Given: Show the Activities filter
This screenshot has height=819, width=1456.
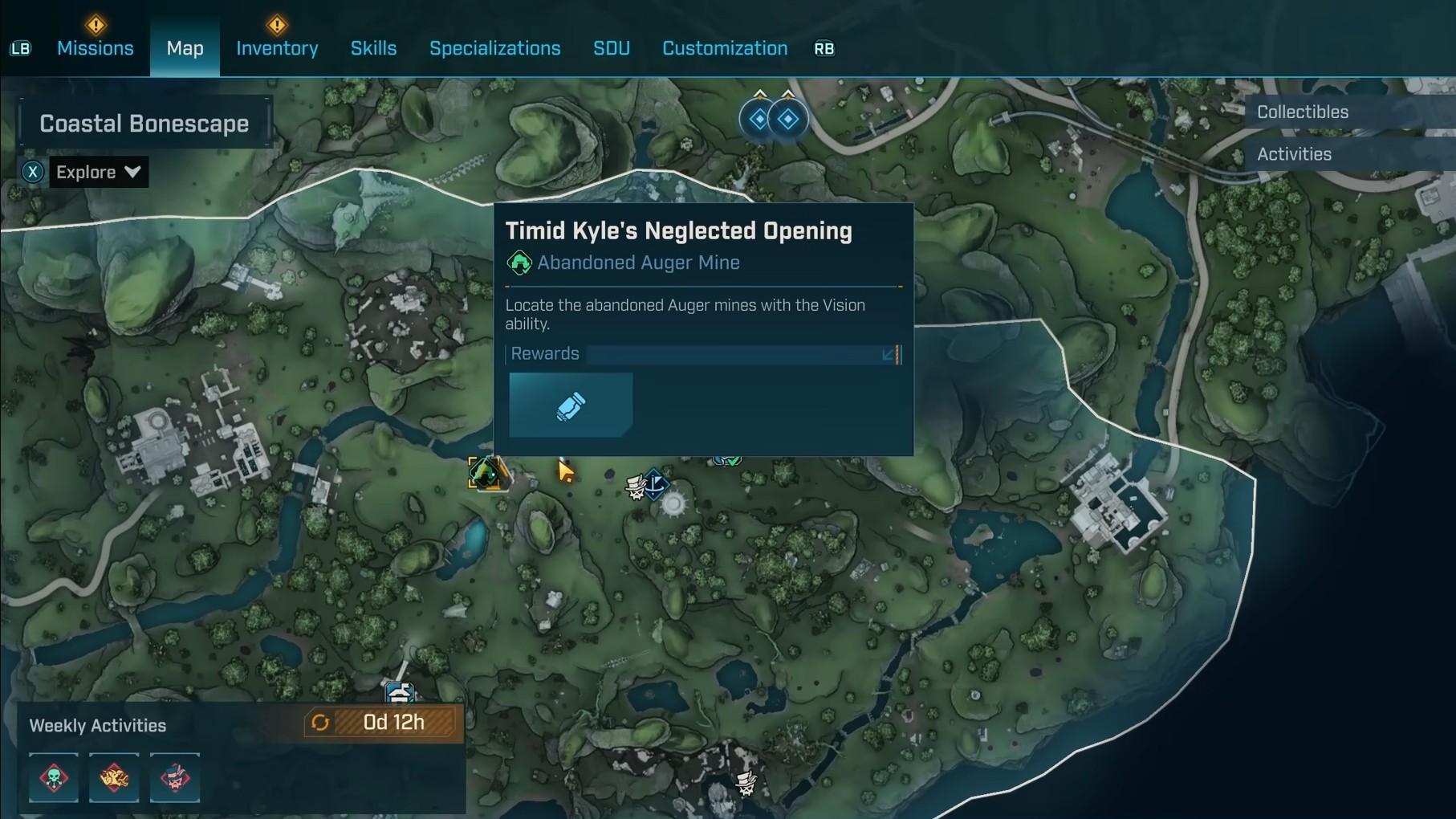Looking at the screenshot, I should tap(1294, 154).
